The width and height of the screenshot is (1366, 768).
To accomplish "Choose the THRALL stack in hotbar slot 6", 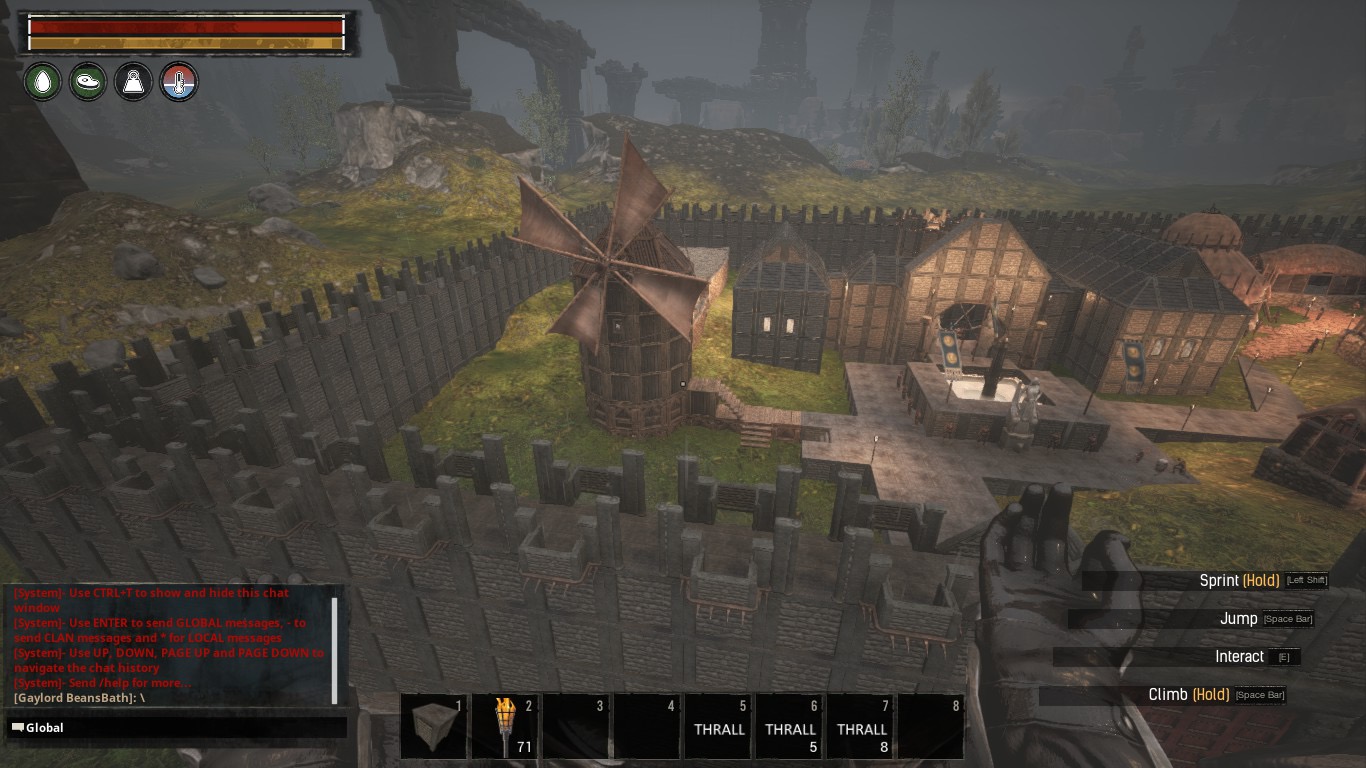I will click(x=790, y=727).
